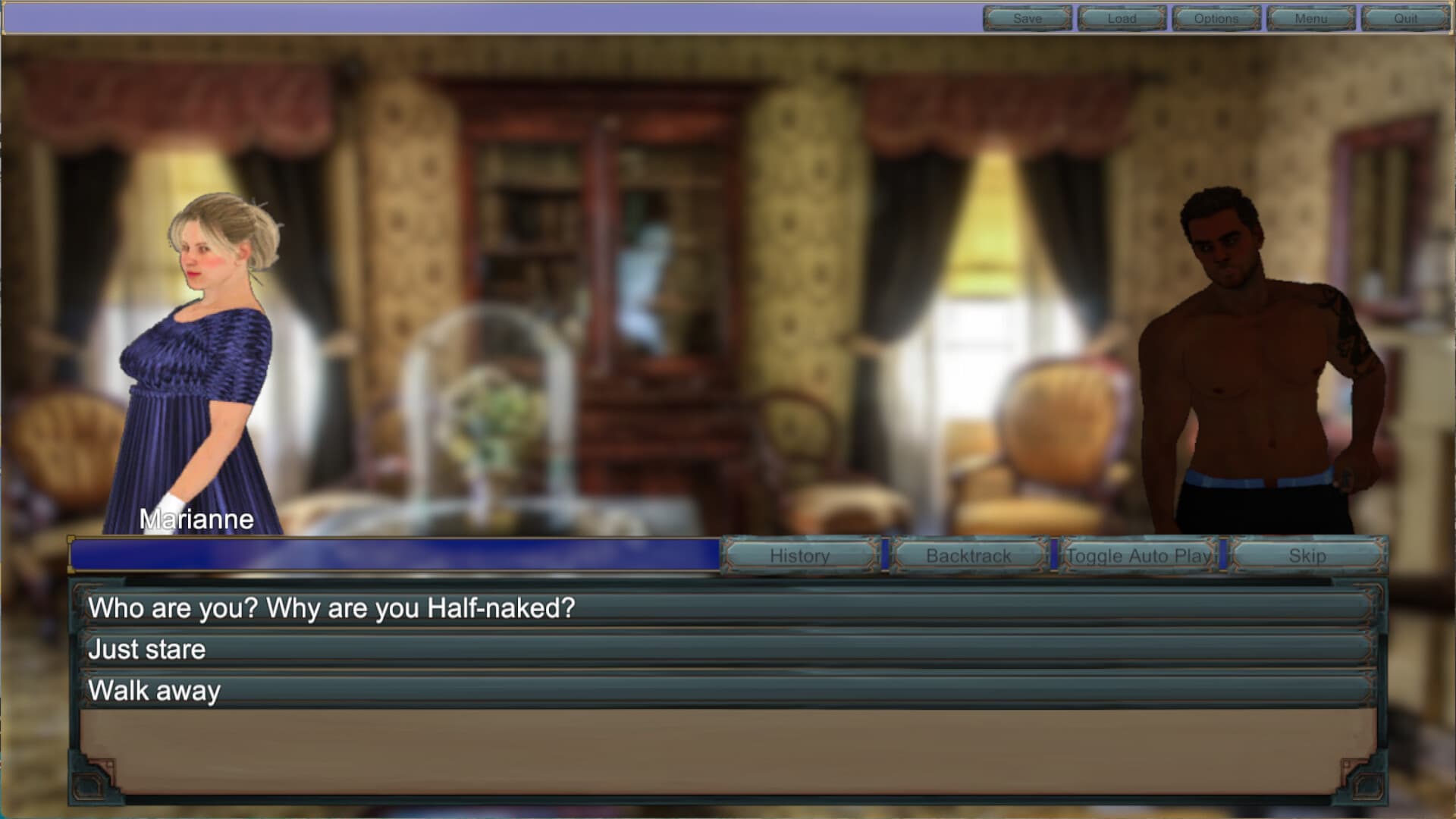Open the Options menu
Screen dimensions: 1456x819
click(x=1217, y=19)
